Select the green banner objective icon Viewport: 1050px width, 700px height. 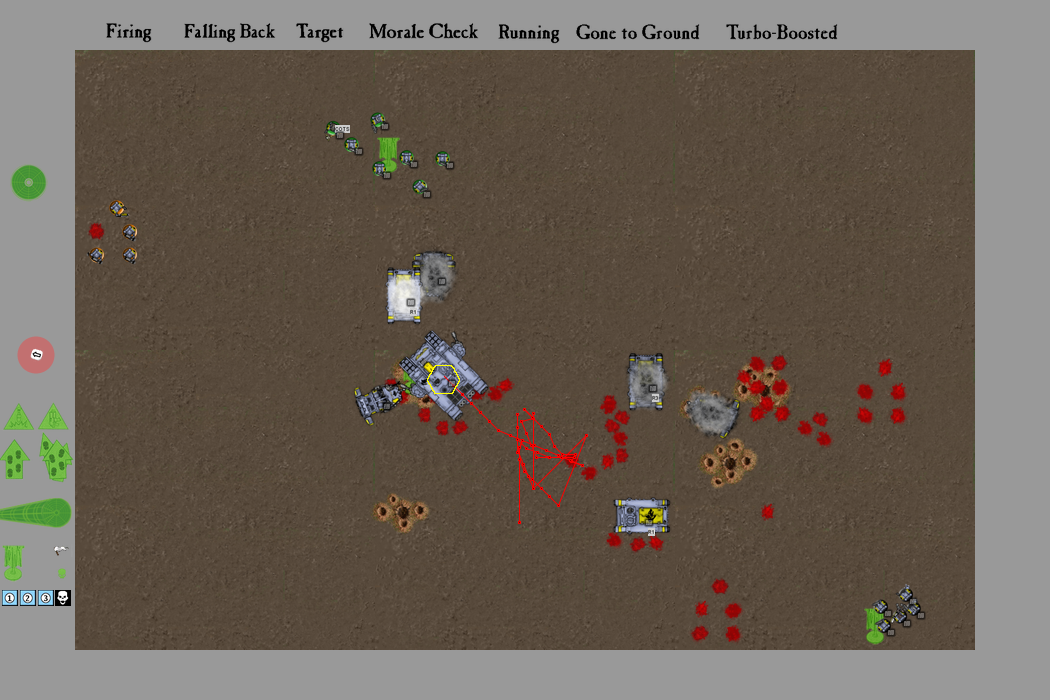pyautogui.click(x=13, y=562)
